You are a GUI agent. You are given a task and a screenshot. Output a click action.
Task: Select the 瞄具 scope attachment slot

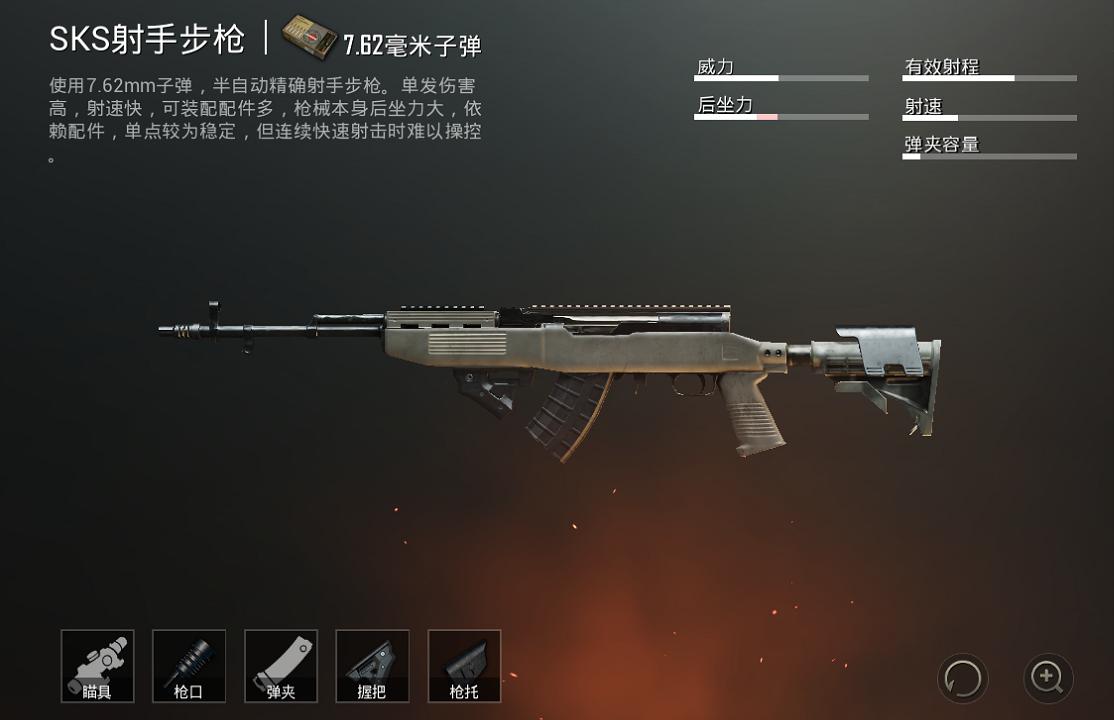tap(97, 665)
